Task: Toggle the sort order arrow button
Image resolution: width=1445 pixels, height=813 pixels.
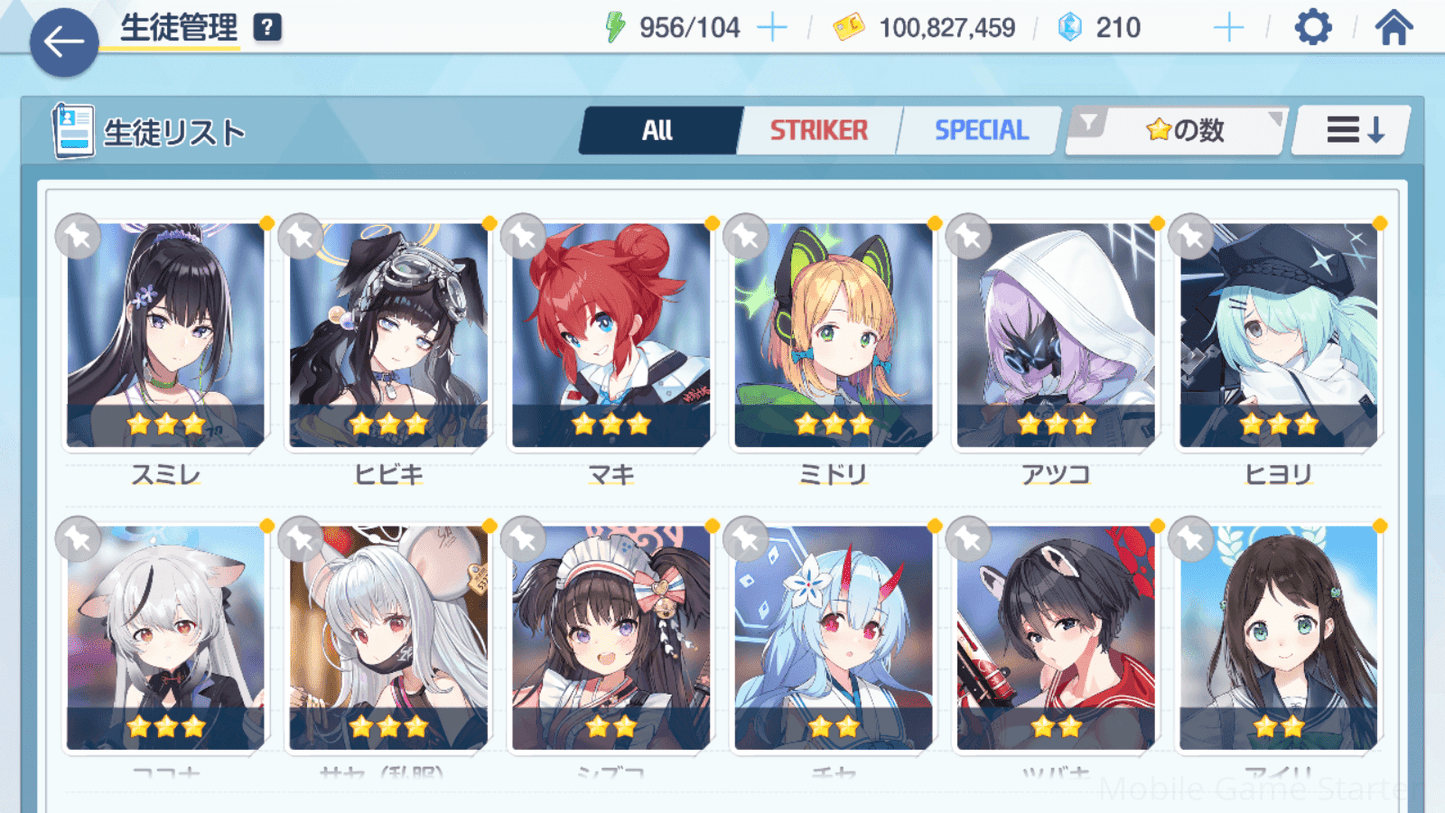Action: click(1354, 130)
